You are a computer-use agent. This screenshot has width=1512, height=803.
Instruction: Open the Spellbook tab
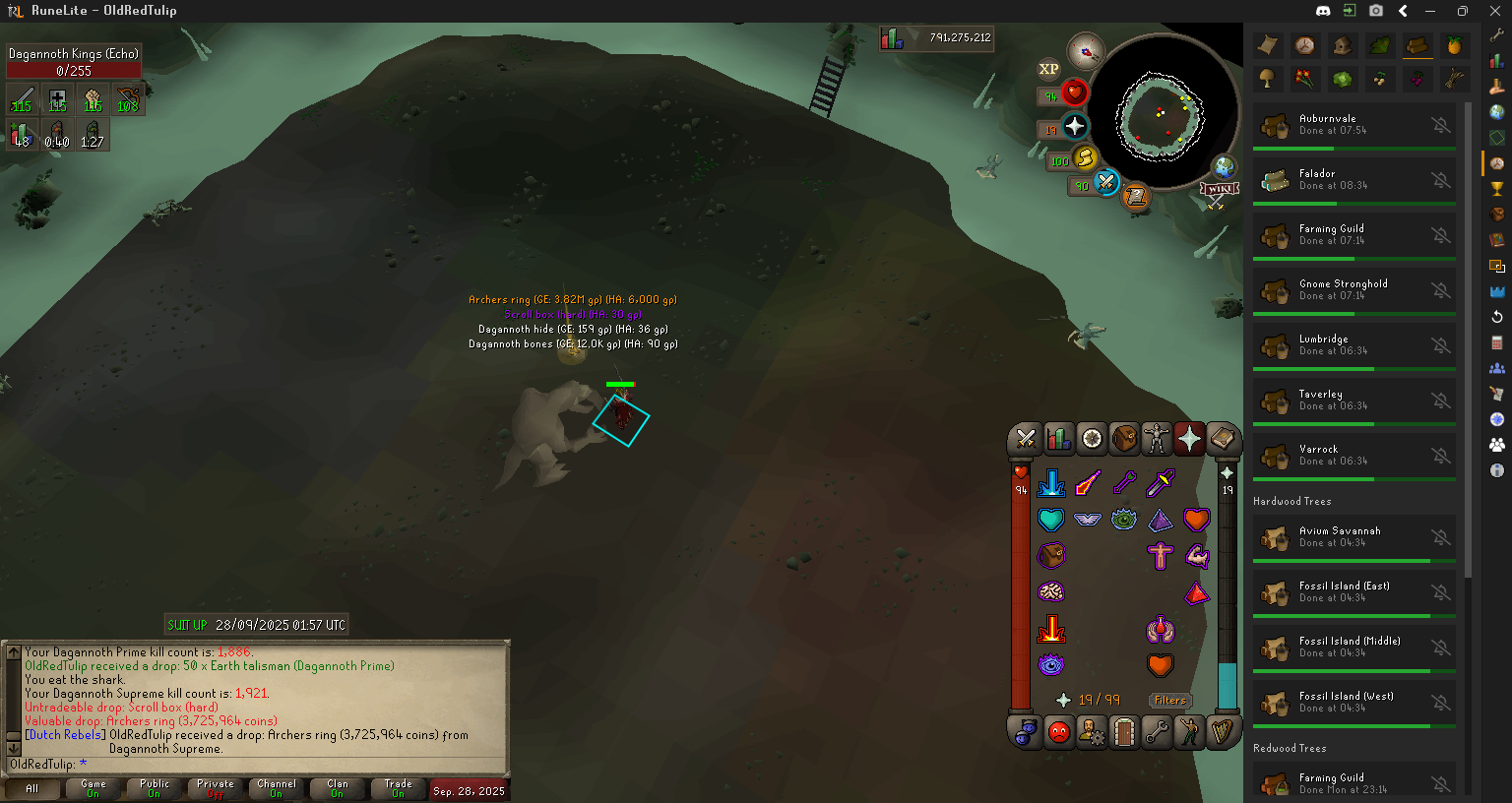pyautogui.click(x=1222, y=439)
